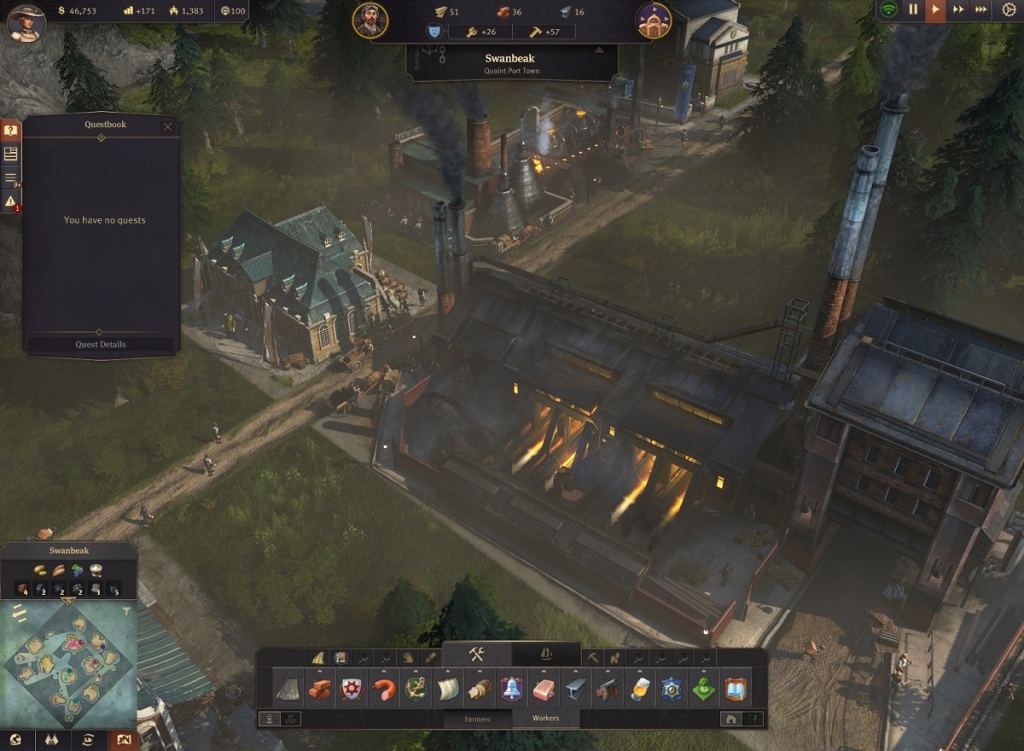Open the ship construction tab
Viewport: 1024px width, 751px height.
coord(546,654)
